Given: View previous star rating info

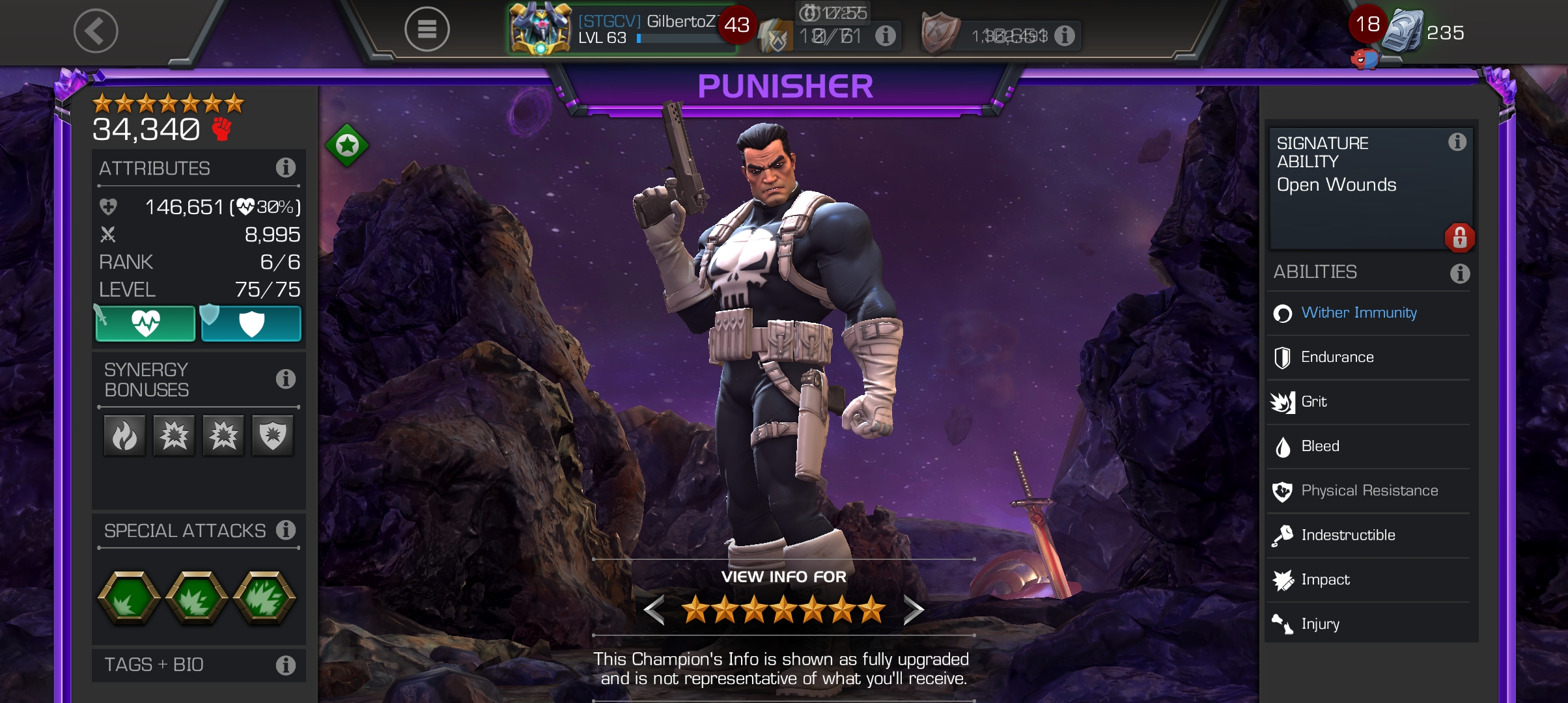Looking at the screenshot, I should [654, 610].
